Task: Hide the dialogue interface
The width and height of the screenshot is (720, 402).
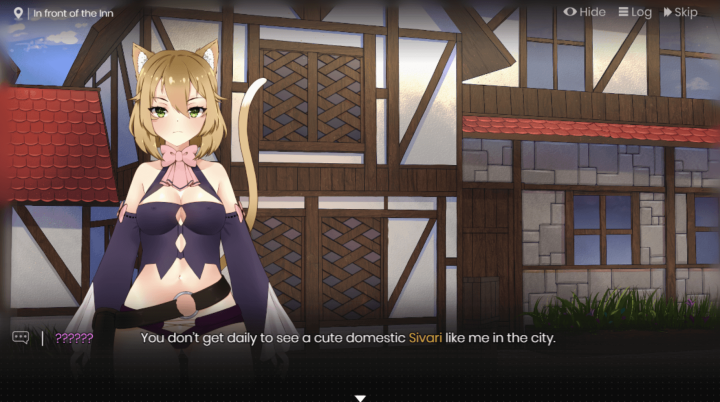Action: (x=585, y=12)
